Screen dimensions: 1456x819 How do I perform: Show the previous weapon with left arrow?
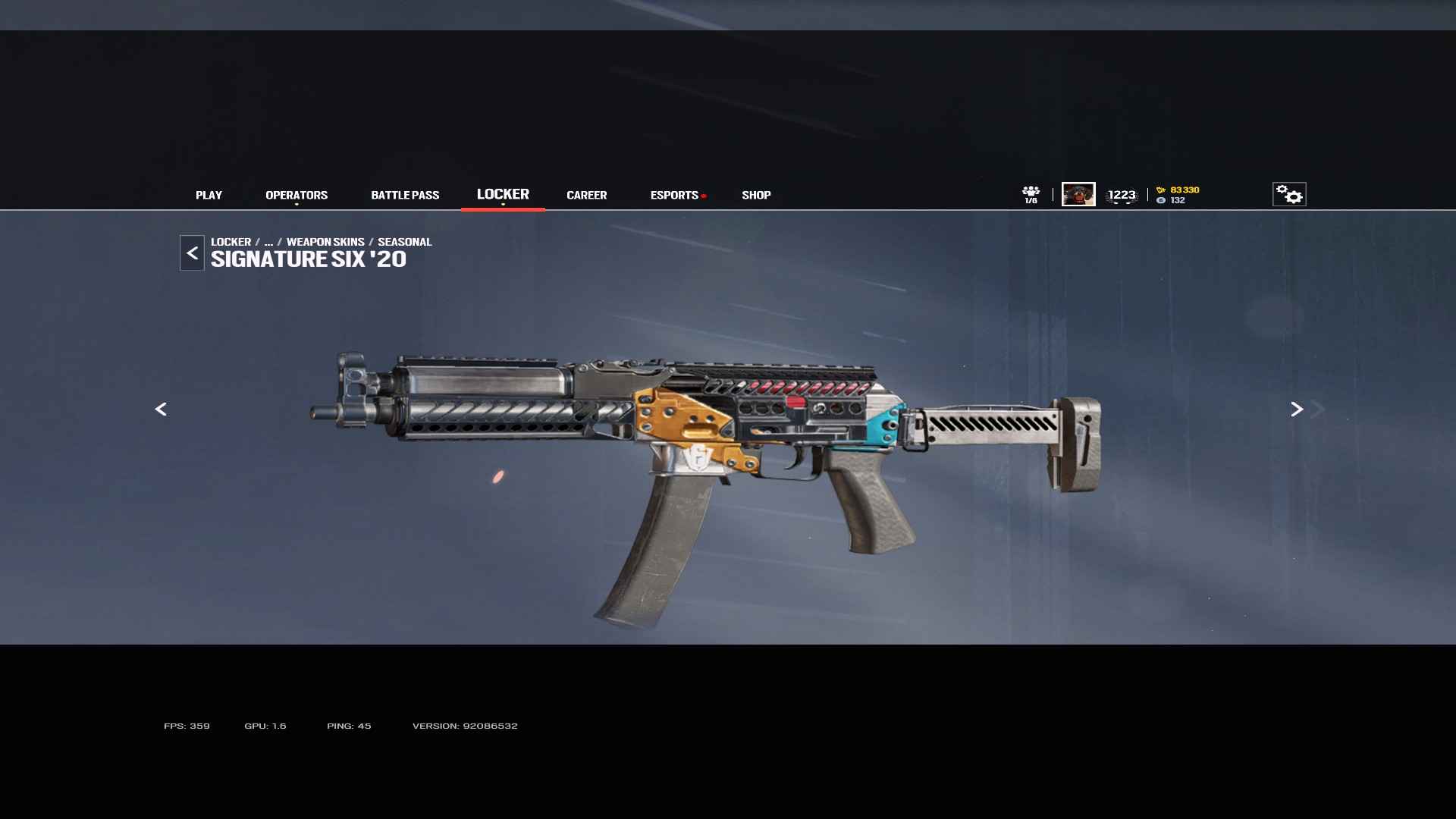[161, 409]
